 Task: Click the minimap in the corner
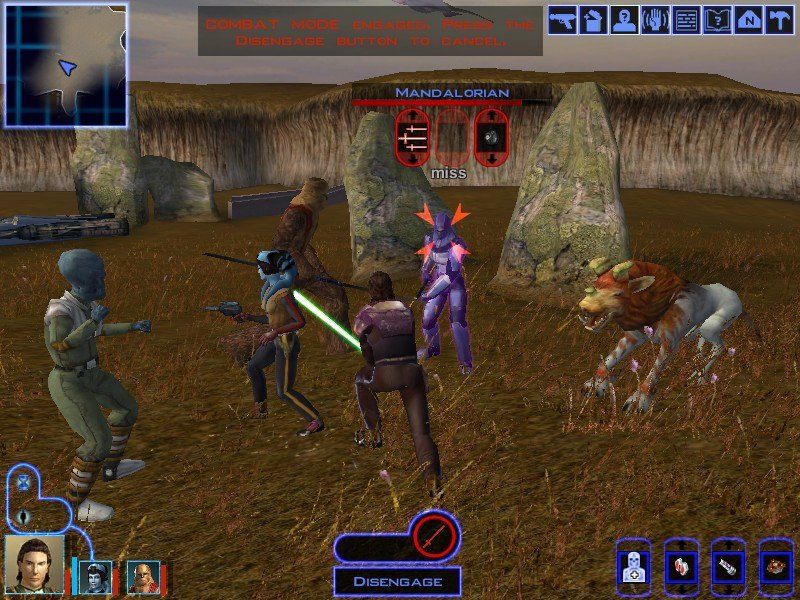point(65,64)
